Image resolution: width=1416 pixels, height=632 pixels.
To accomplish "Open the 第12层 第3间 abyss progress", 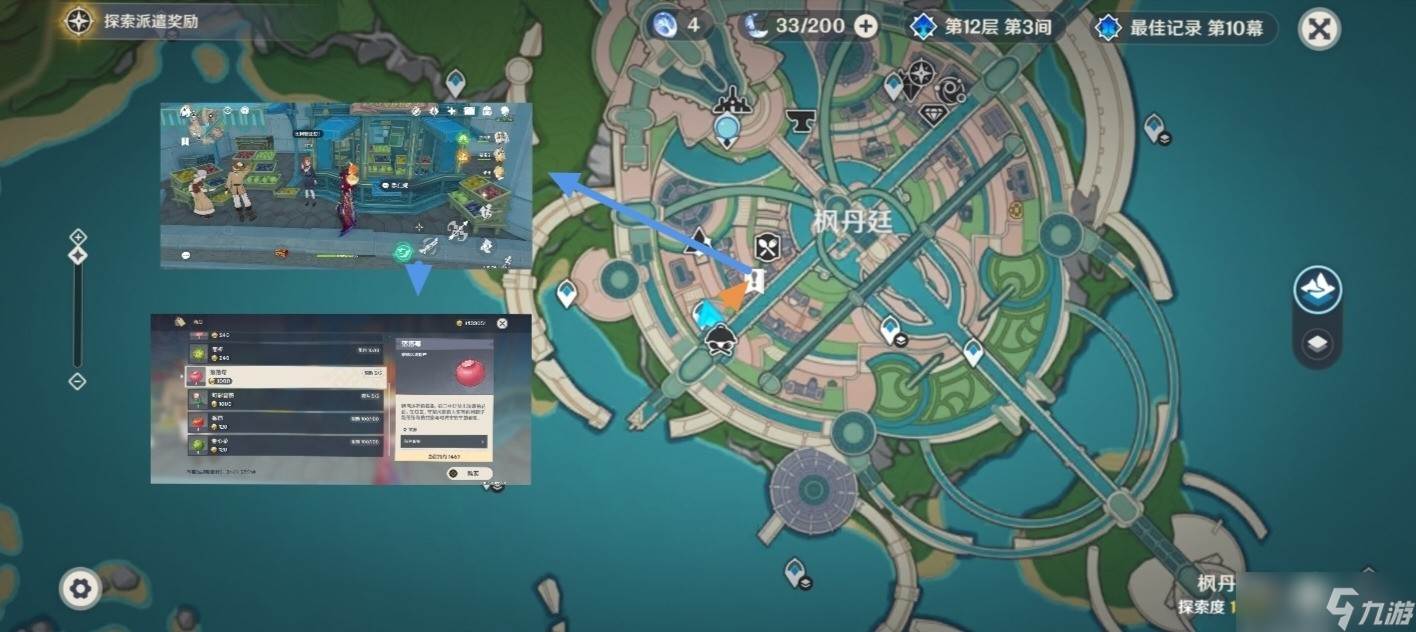I will [982, 27].
